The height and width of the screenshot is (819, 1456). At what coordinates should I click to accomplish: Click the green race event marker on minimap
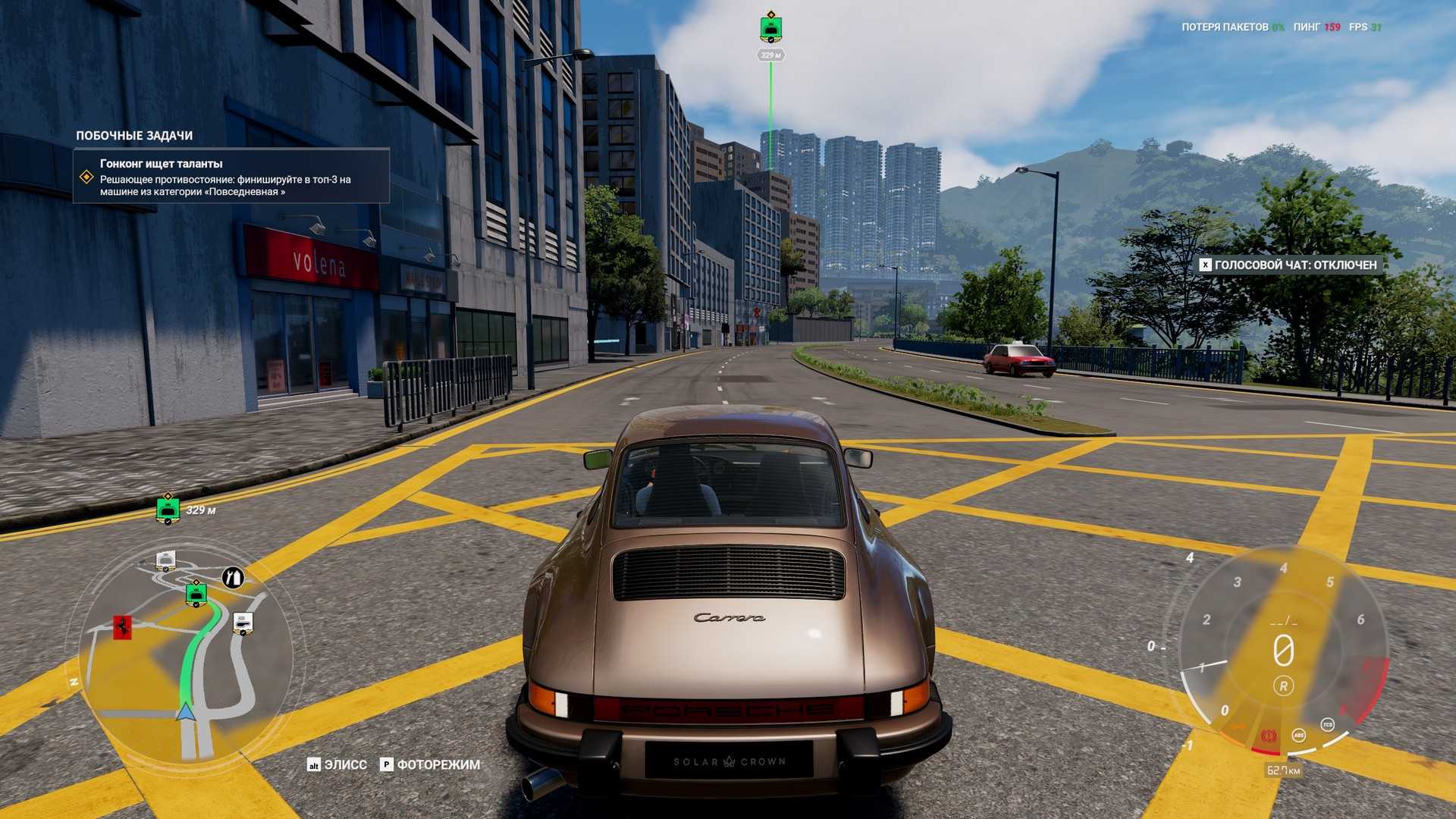[196, 595]
